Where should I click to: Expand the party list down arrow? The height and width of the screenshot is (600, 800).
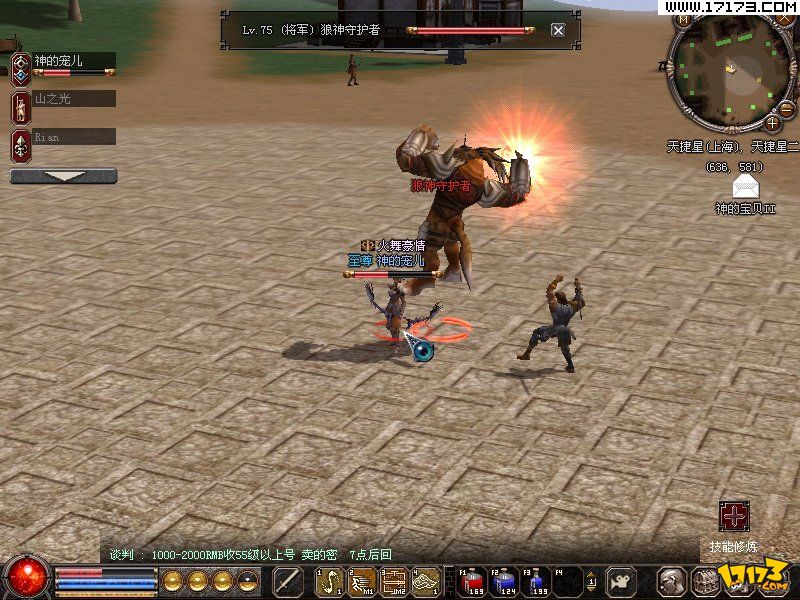63,176
